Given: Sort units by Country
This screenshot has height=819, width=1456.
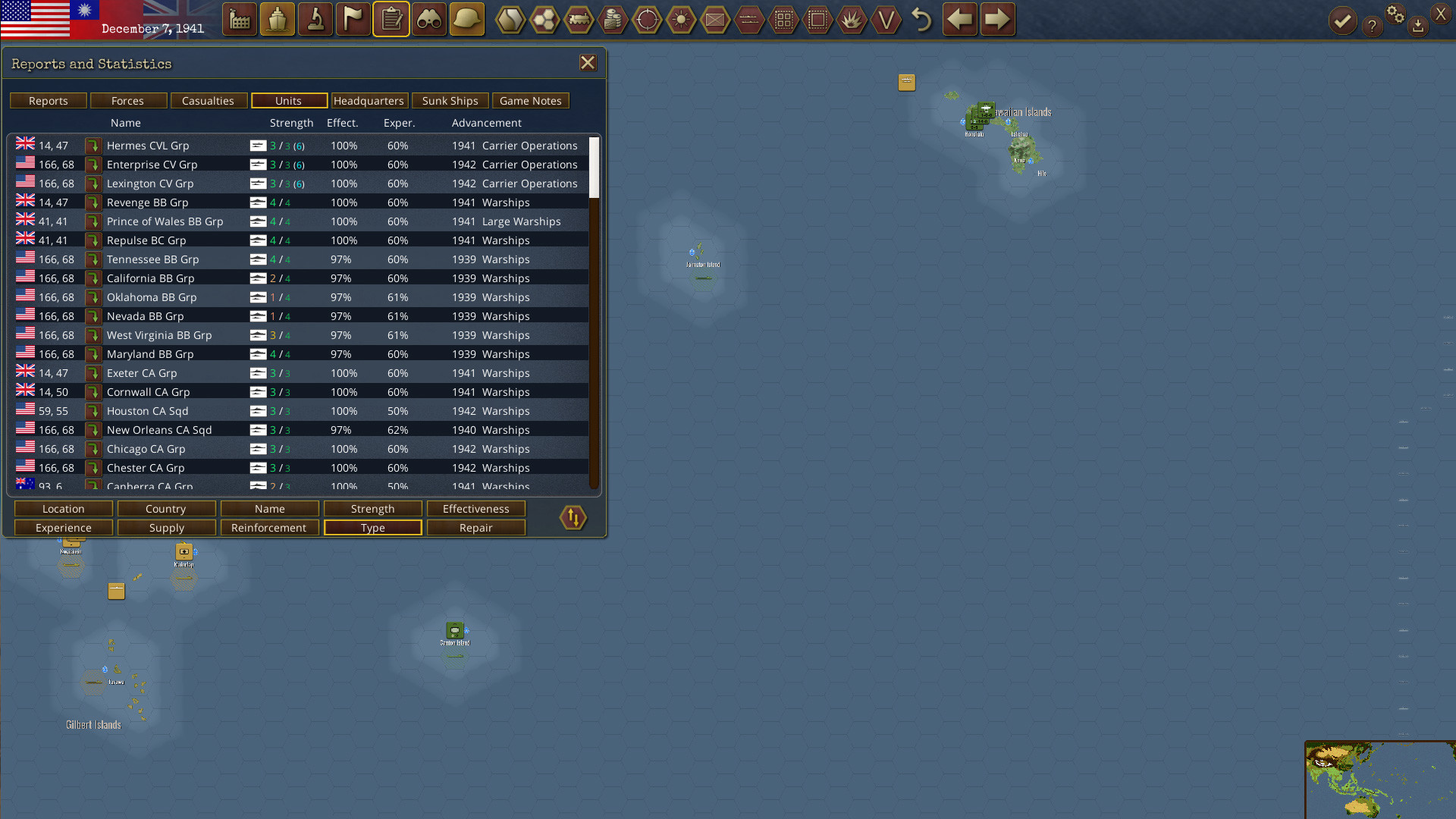Looking at the screenshot, I should pyautogui.click(x=166, y=509).
